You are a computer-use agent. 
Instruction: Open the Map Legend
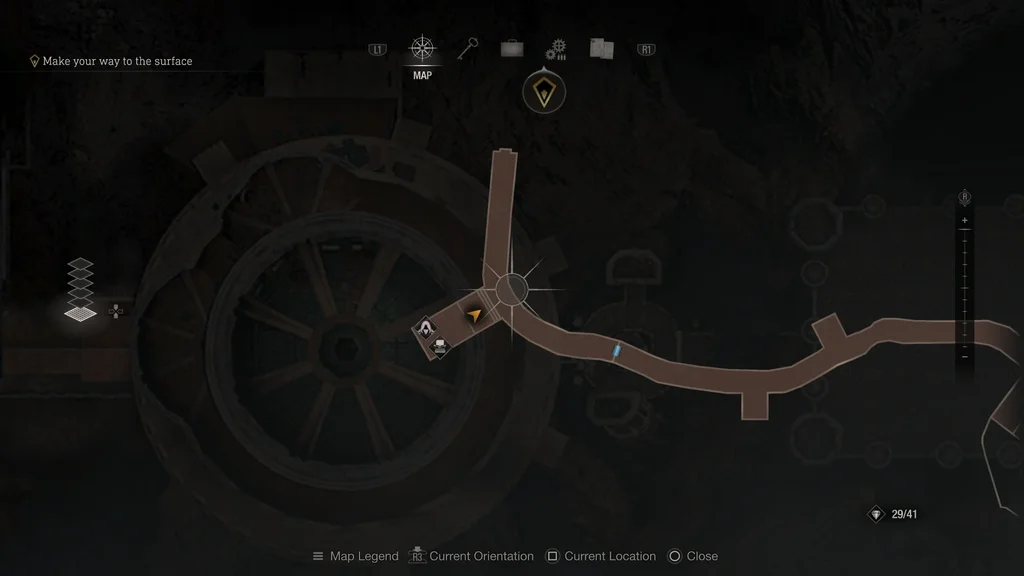click(x=355, y=556)
